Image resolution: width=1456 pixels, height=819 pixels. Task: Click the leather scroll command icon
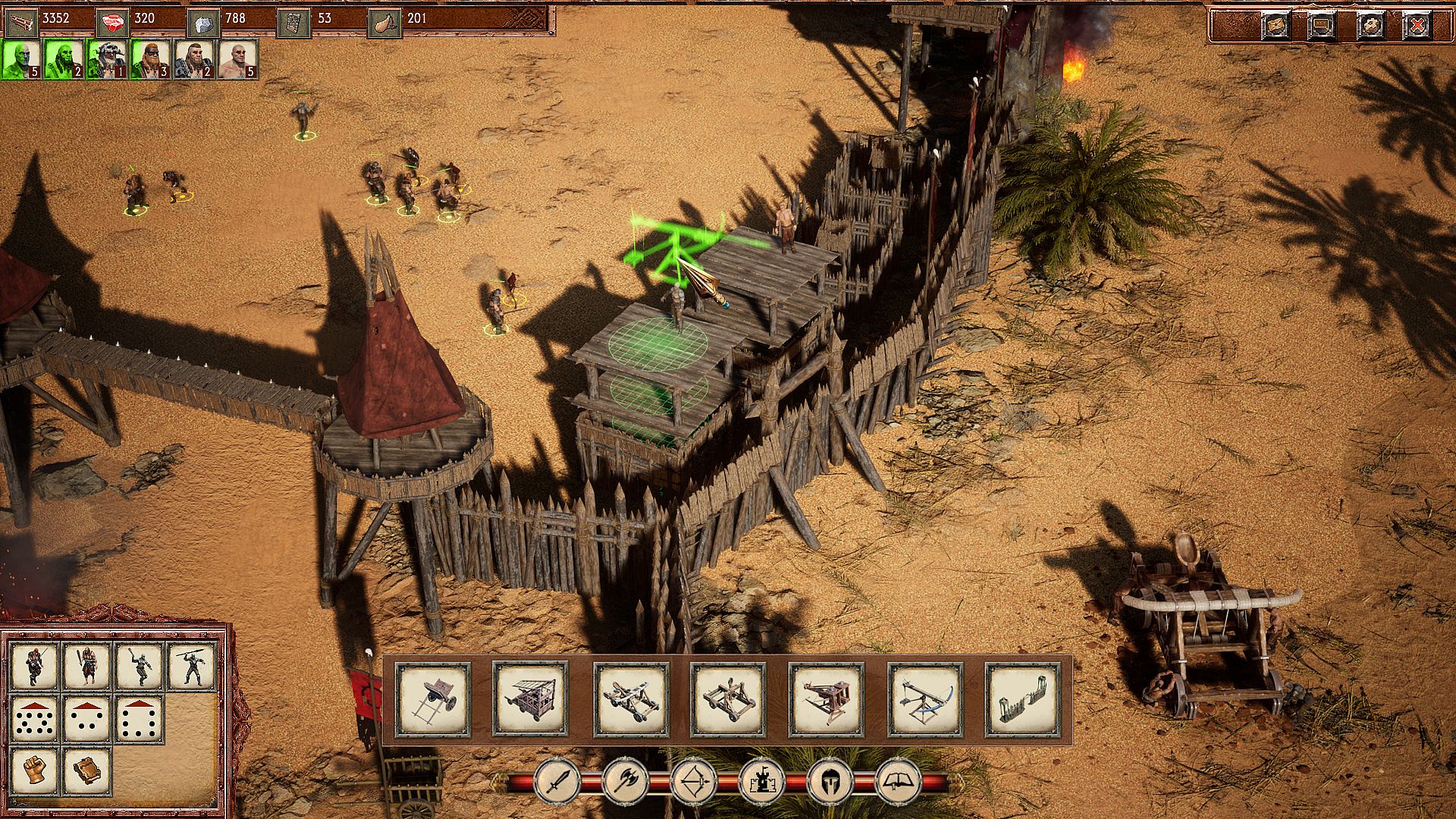(x=86, y=772)
